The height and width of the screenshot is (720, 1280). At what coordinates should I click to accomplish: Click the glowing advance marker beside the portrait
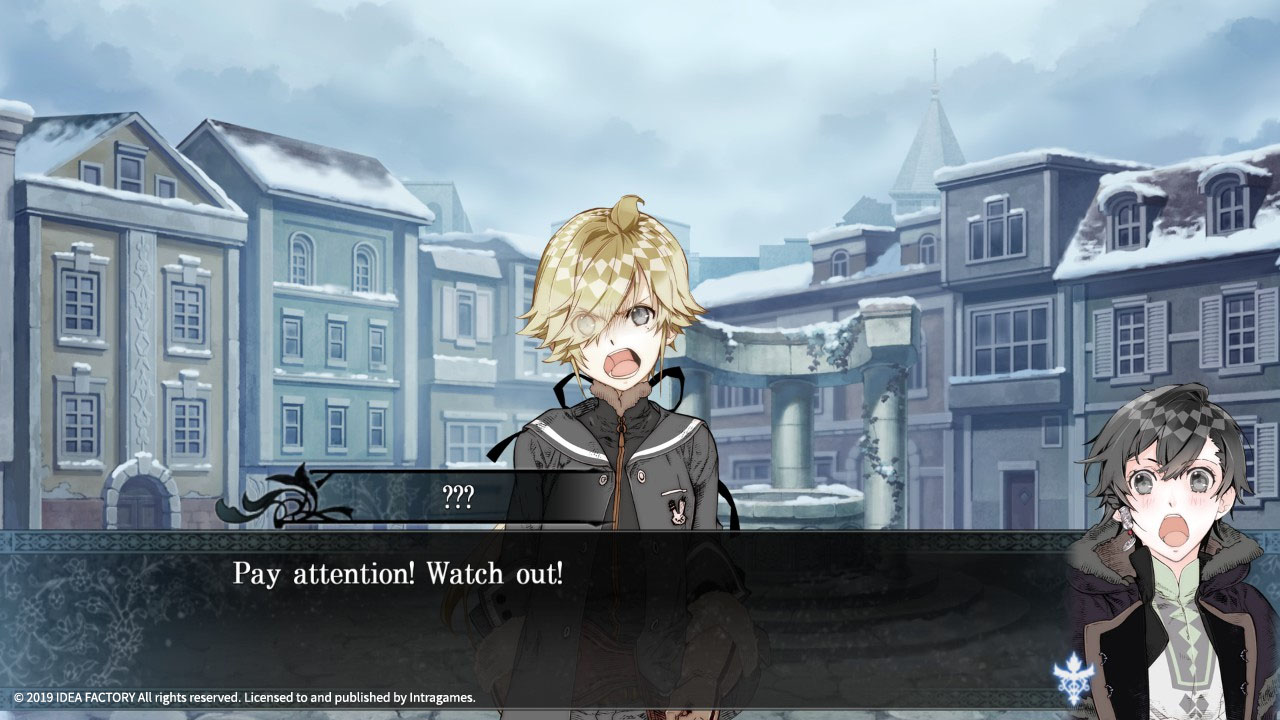click(x=1073, y=676)
